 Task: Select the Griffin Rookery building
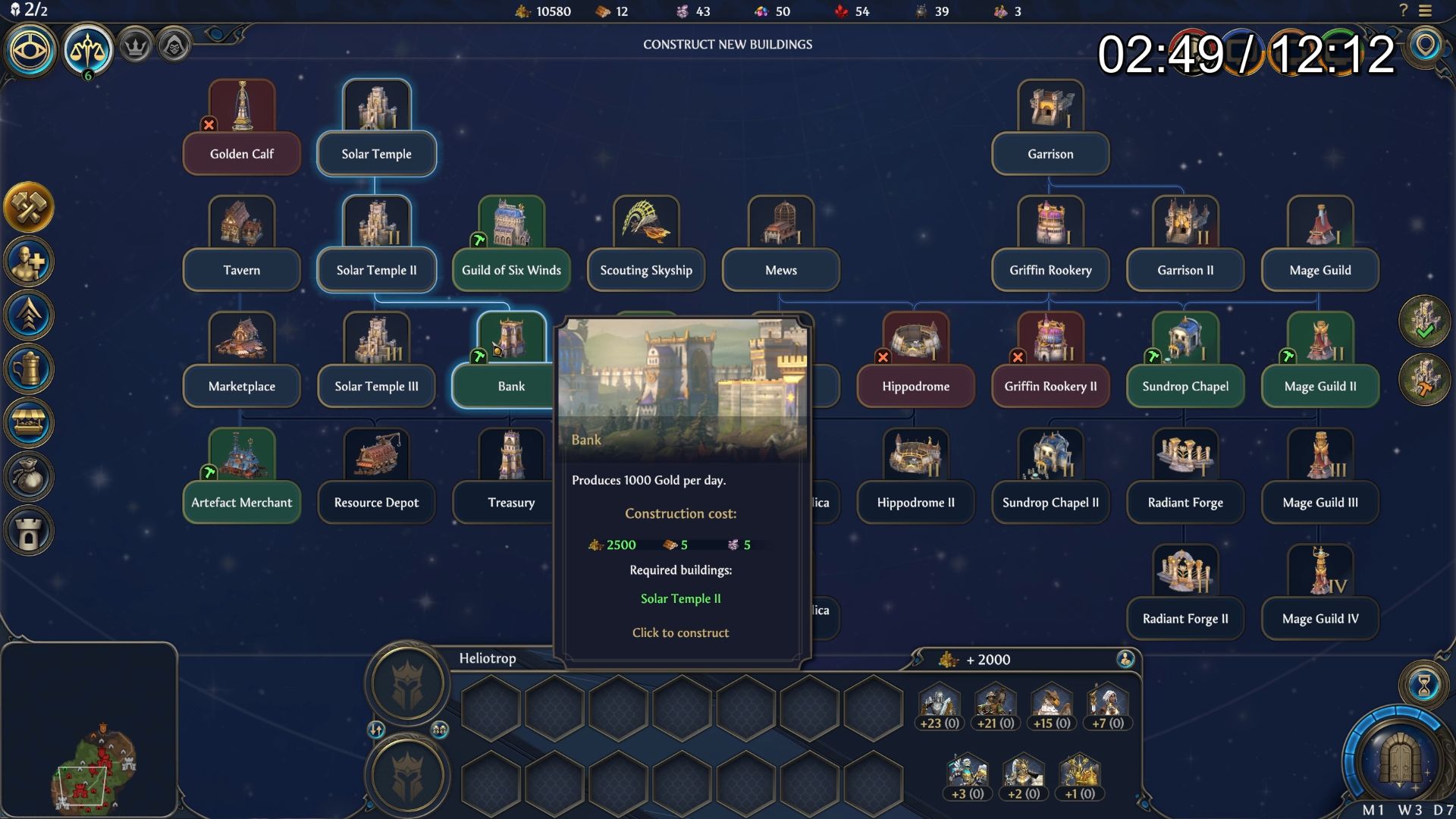1050,270
